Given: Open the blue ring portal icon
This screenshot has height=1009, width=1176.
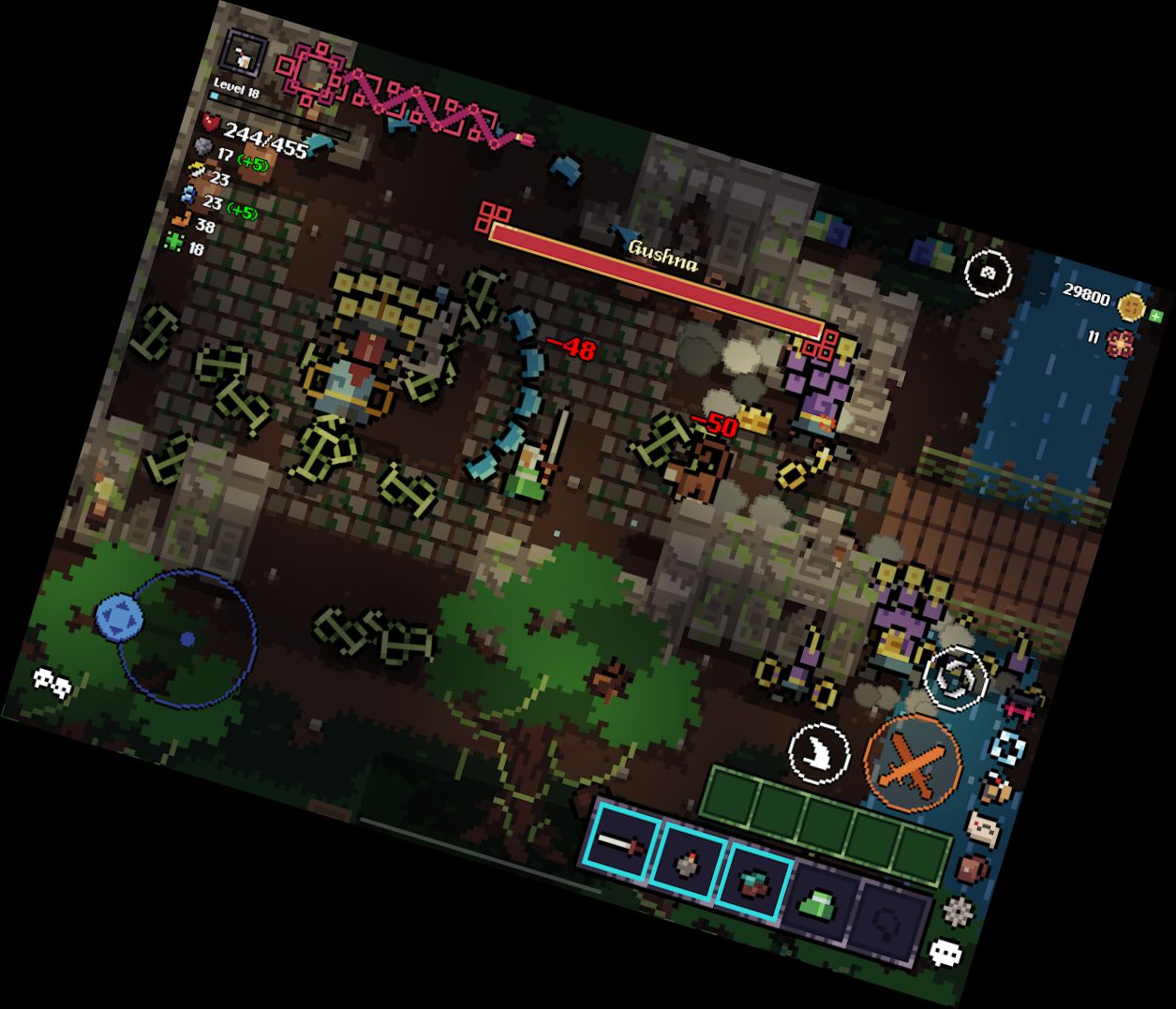Looking at the screenshot, I should point(1008,747).
